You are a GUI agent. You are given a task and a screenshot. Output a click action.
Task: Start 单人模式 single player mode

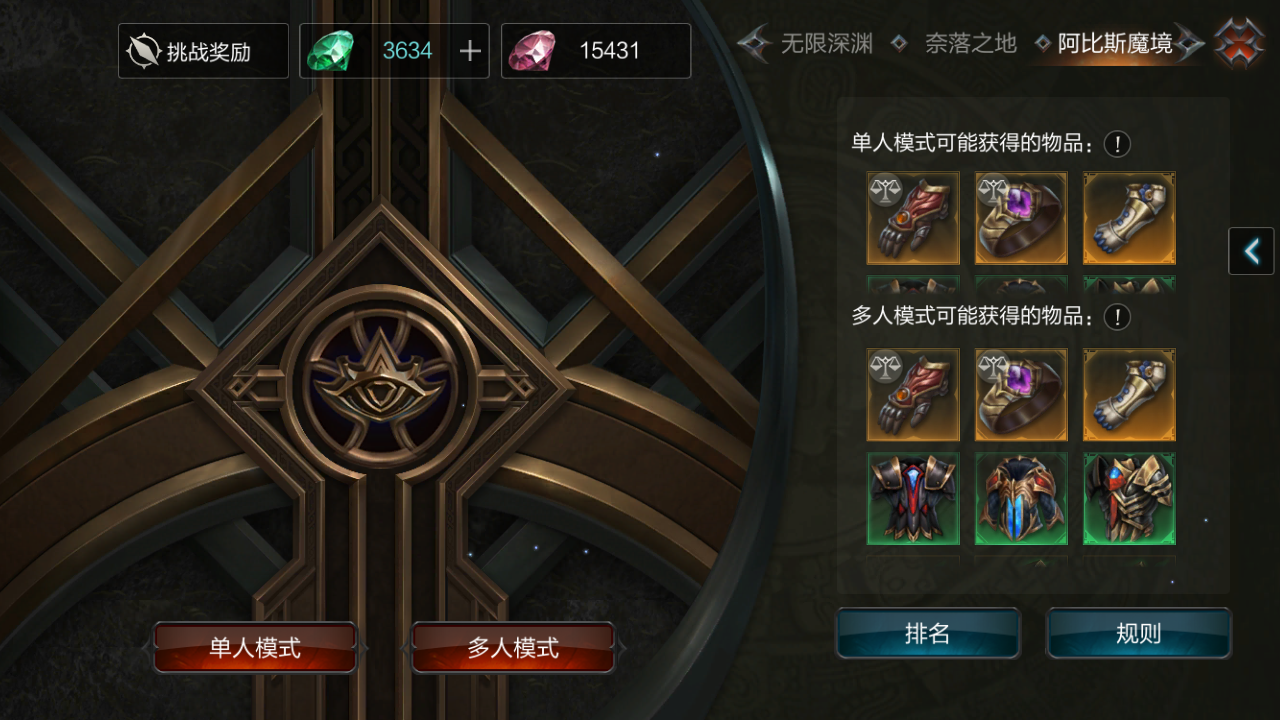point(255,648)
